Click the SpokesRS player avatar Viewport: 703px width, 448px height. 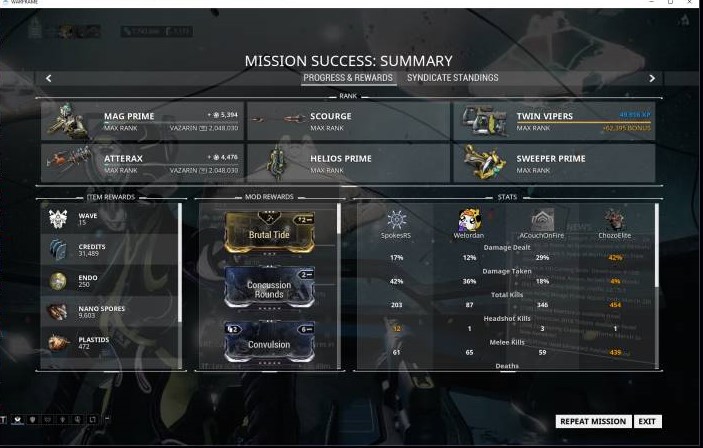coord(396,220)
